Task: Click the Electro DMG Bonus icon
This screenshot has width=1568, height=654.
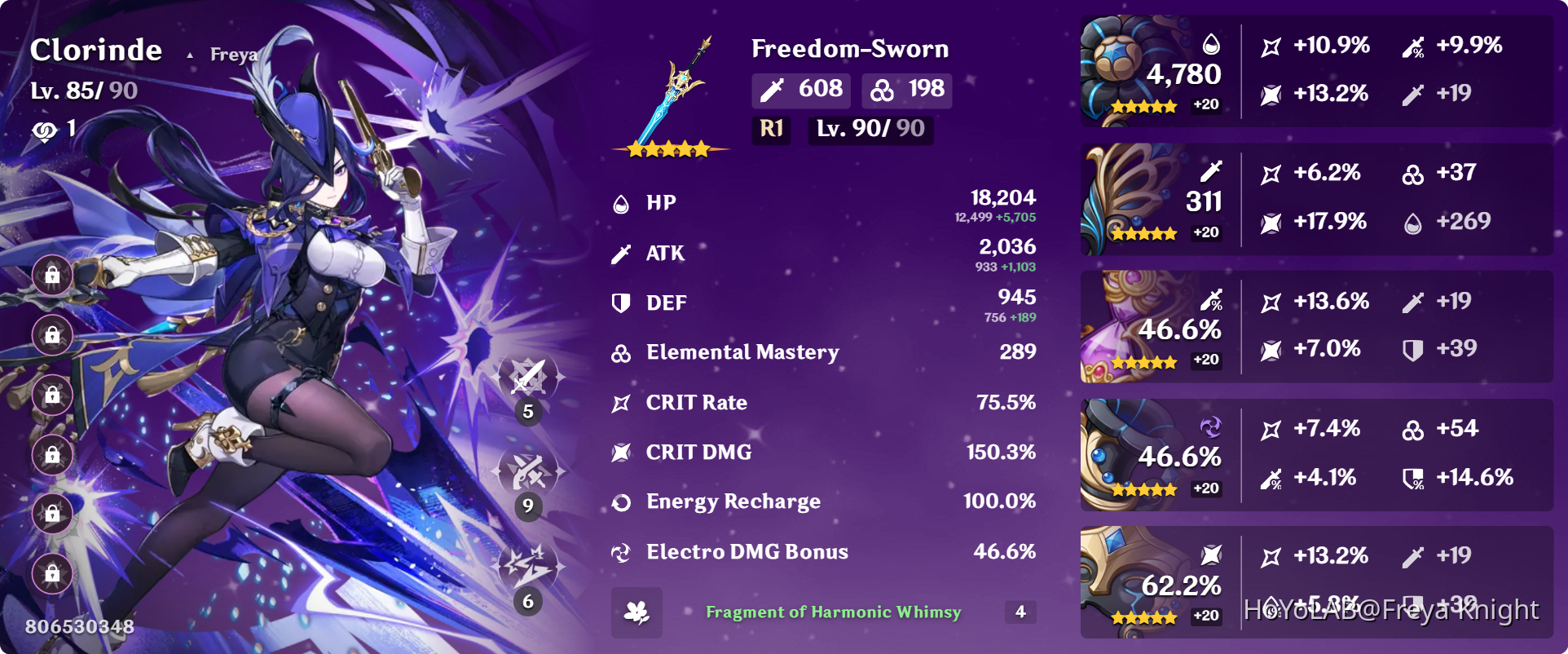Action: pos(620,551)
